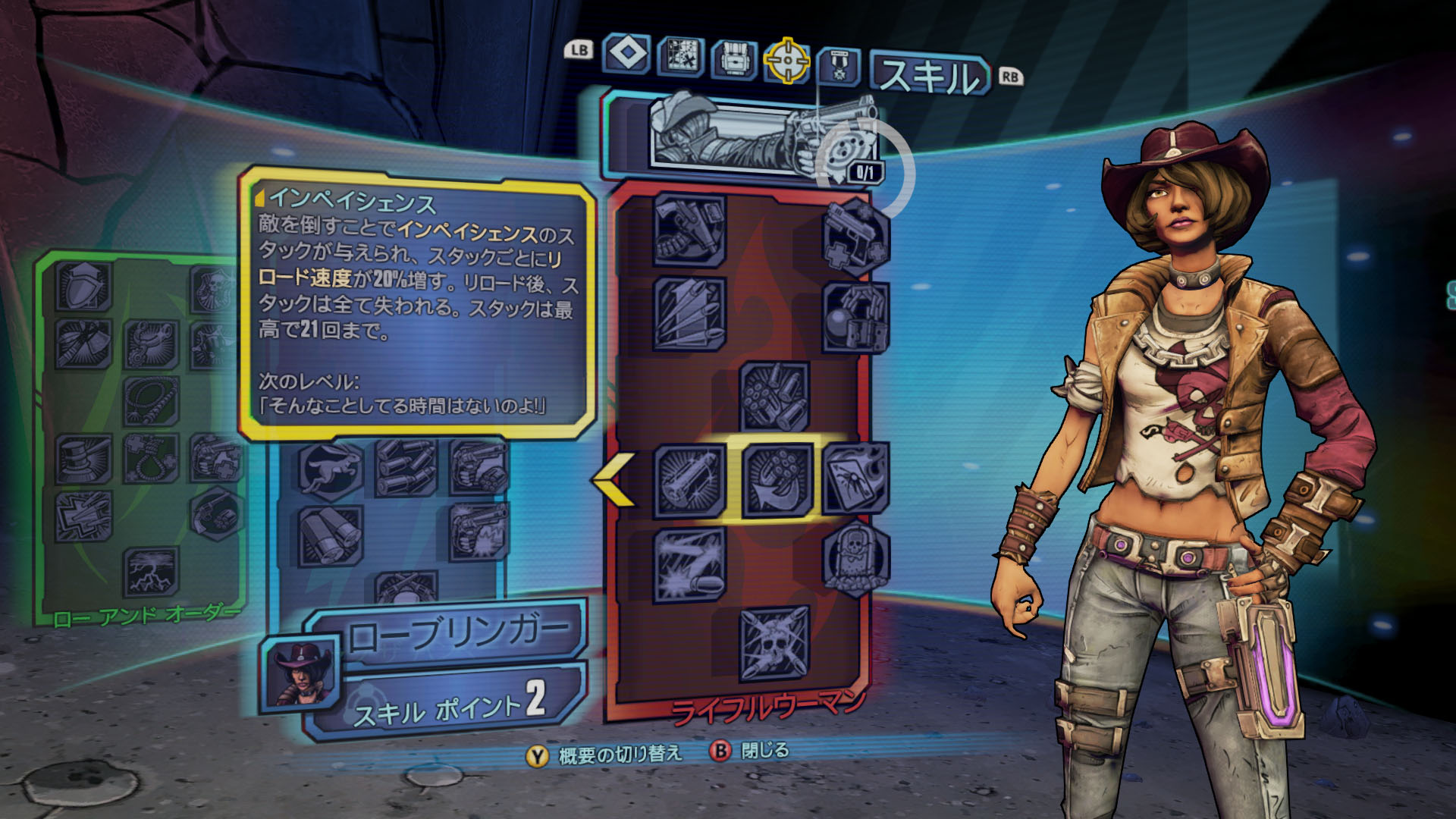Select the crosshair skills tab
Image resolution: width=1456 pixels, height=819 pixels.
coord(786,61)
